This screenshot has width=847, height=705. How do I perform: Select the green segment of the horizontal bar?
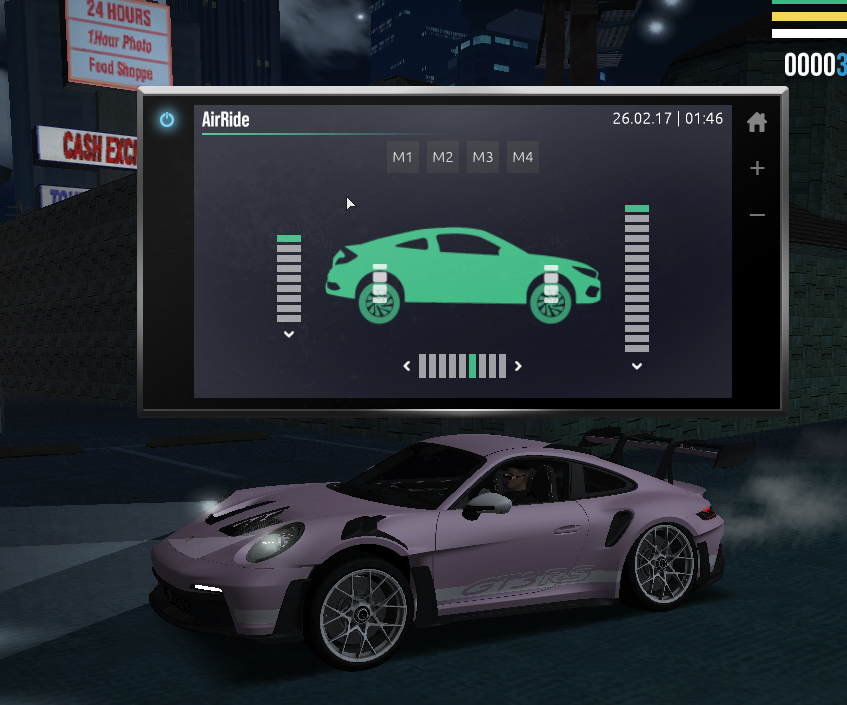(473, 366)
